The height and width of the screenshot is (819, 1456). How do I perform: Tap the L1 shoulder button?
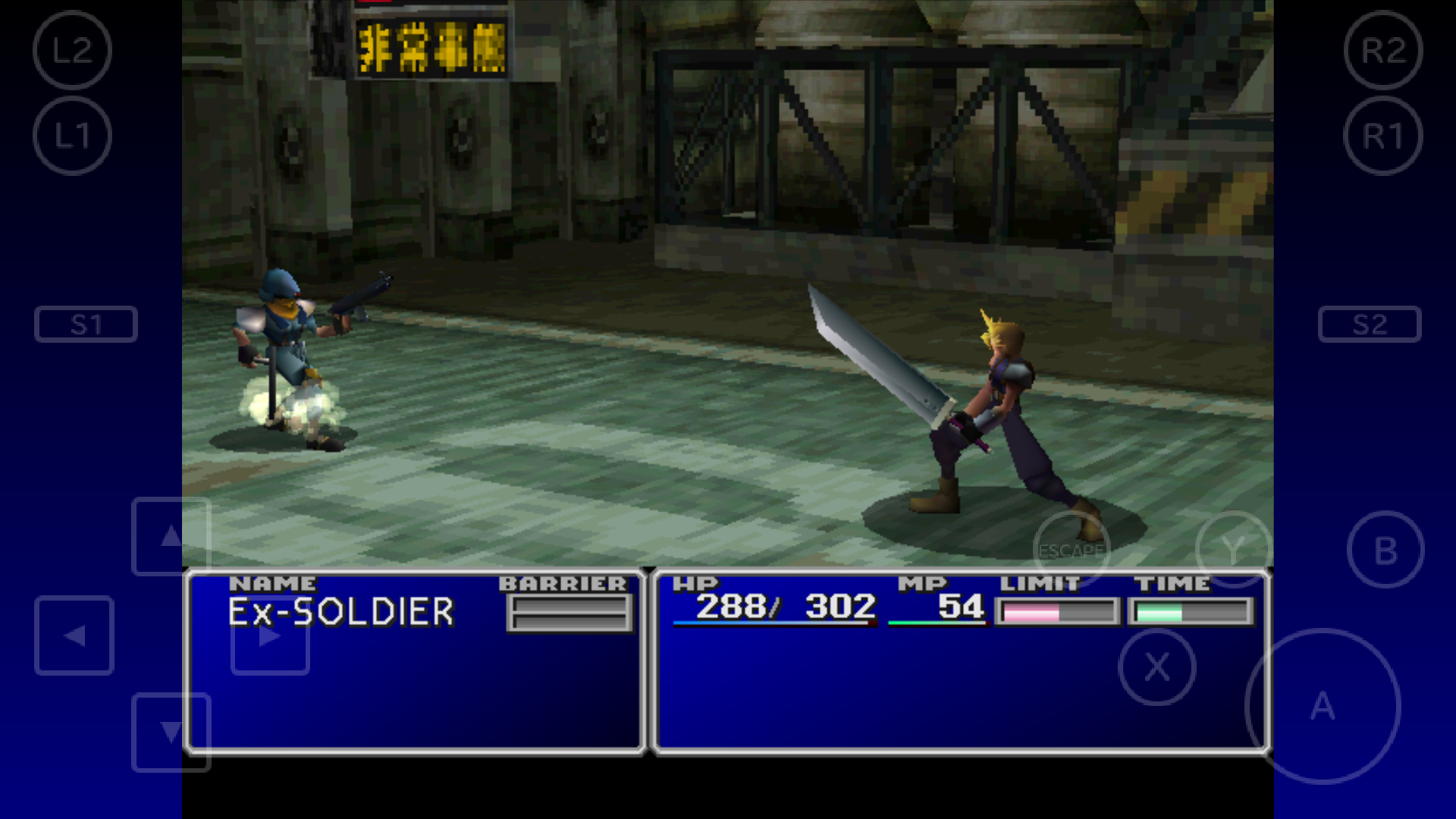72,136
